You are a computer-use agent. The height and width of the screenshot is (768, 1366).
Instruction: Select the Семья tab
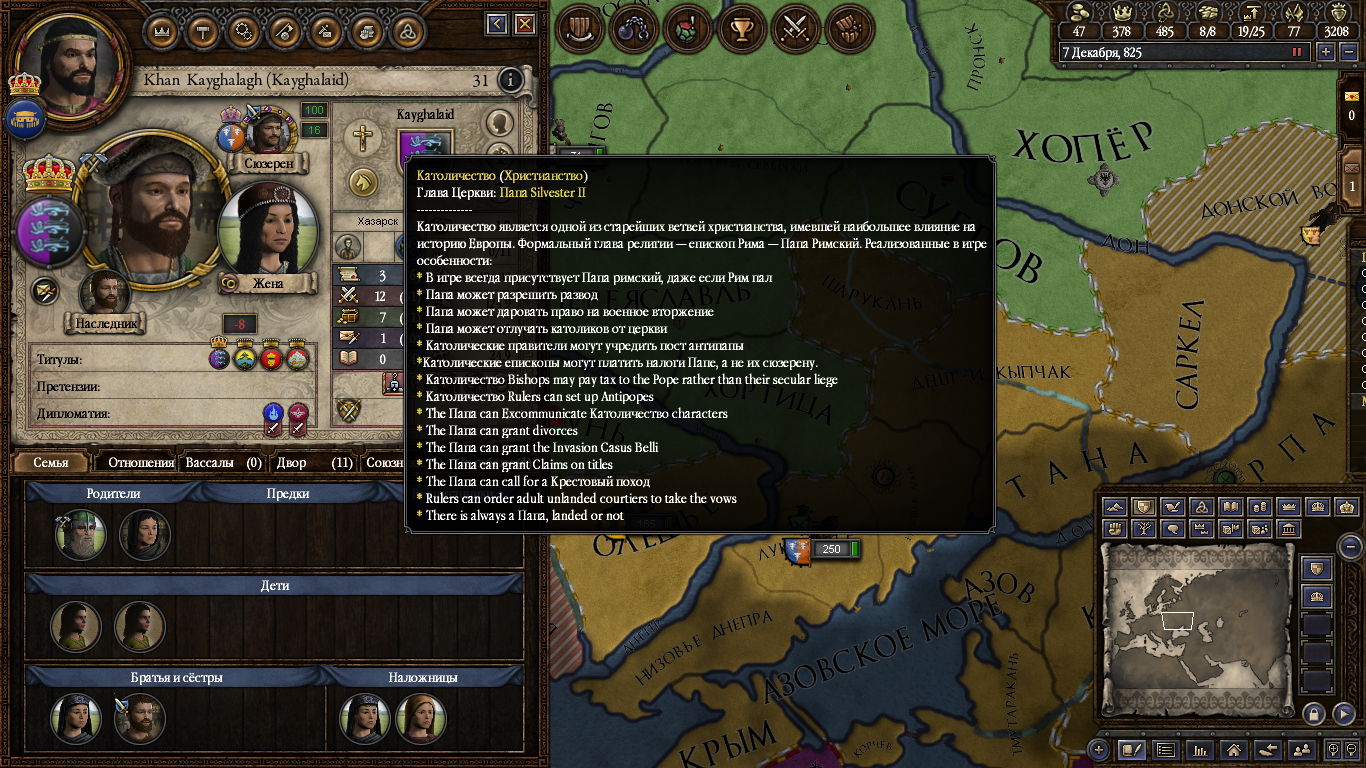coord(51,463)
